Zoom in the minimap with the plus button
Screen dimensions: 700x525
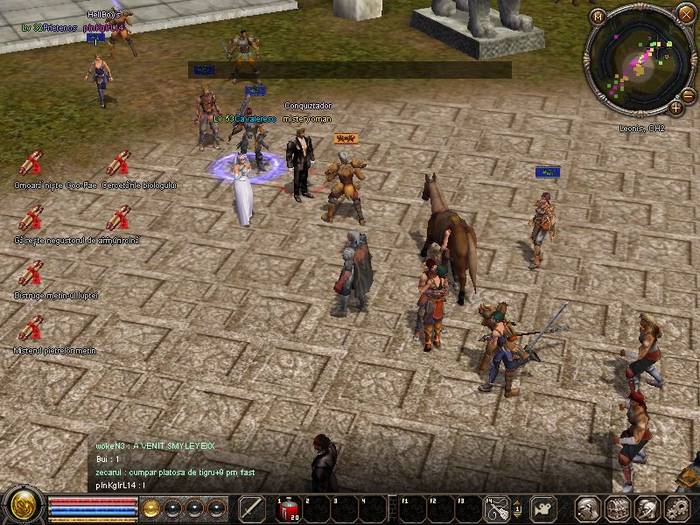(676, 106)
